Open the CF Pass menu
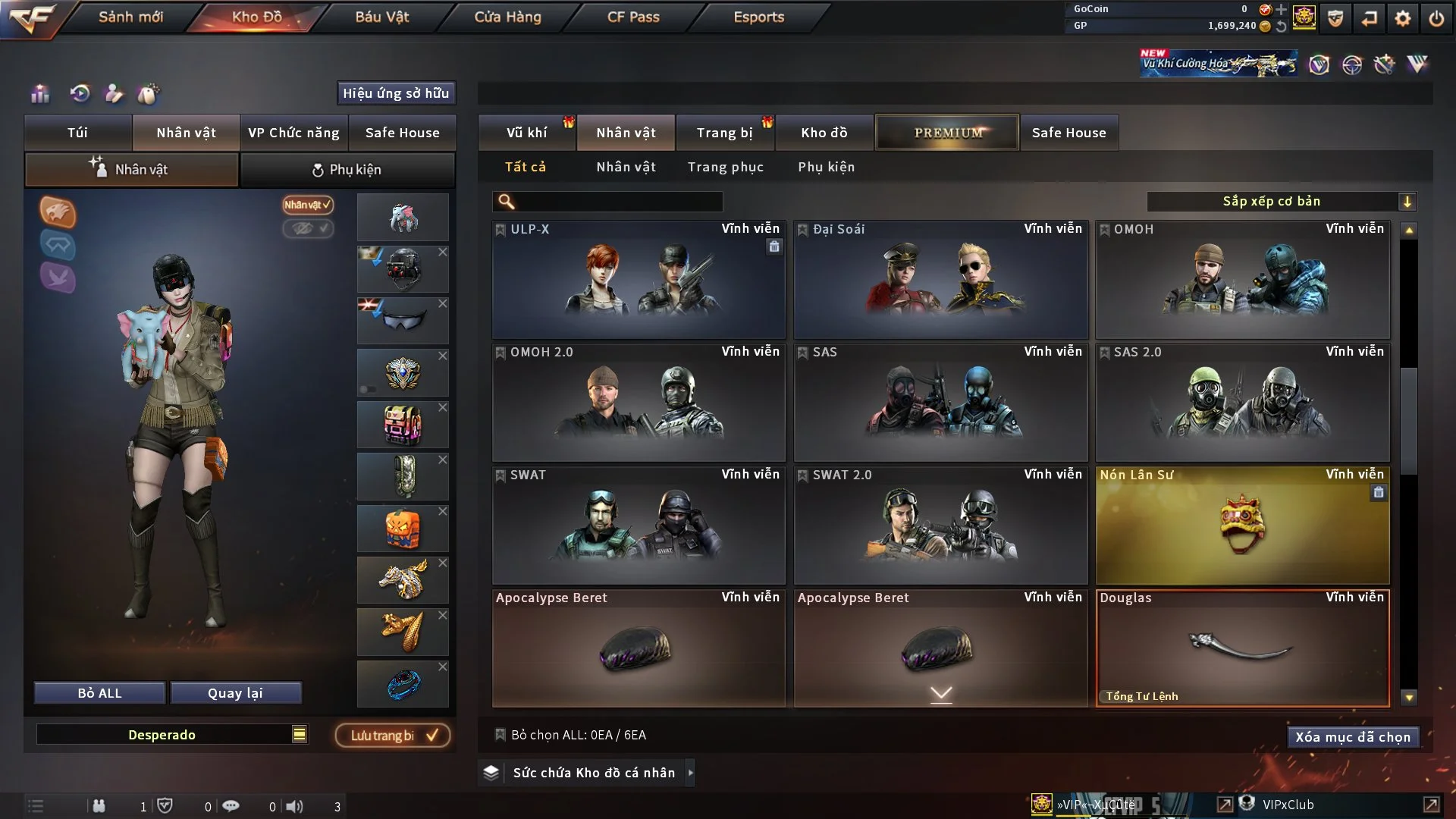 click(x=633, y=17)
